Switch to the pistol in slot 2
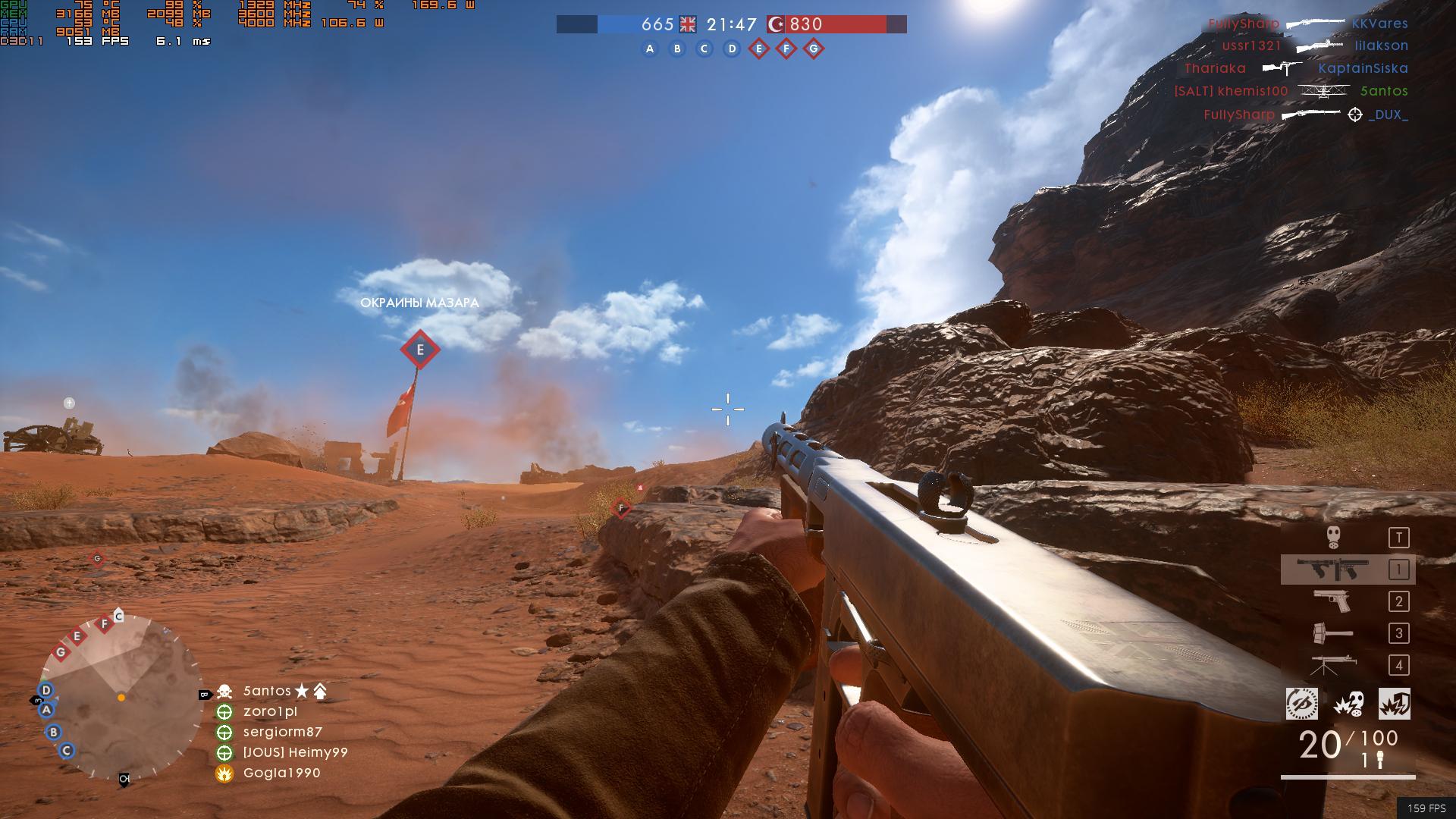 pos(1332,601)
